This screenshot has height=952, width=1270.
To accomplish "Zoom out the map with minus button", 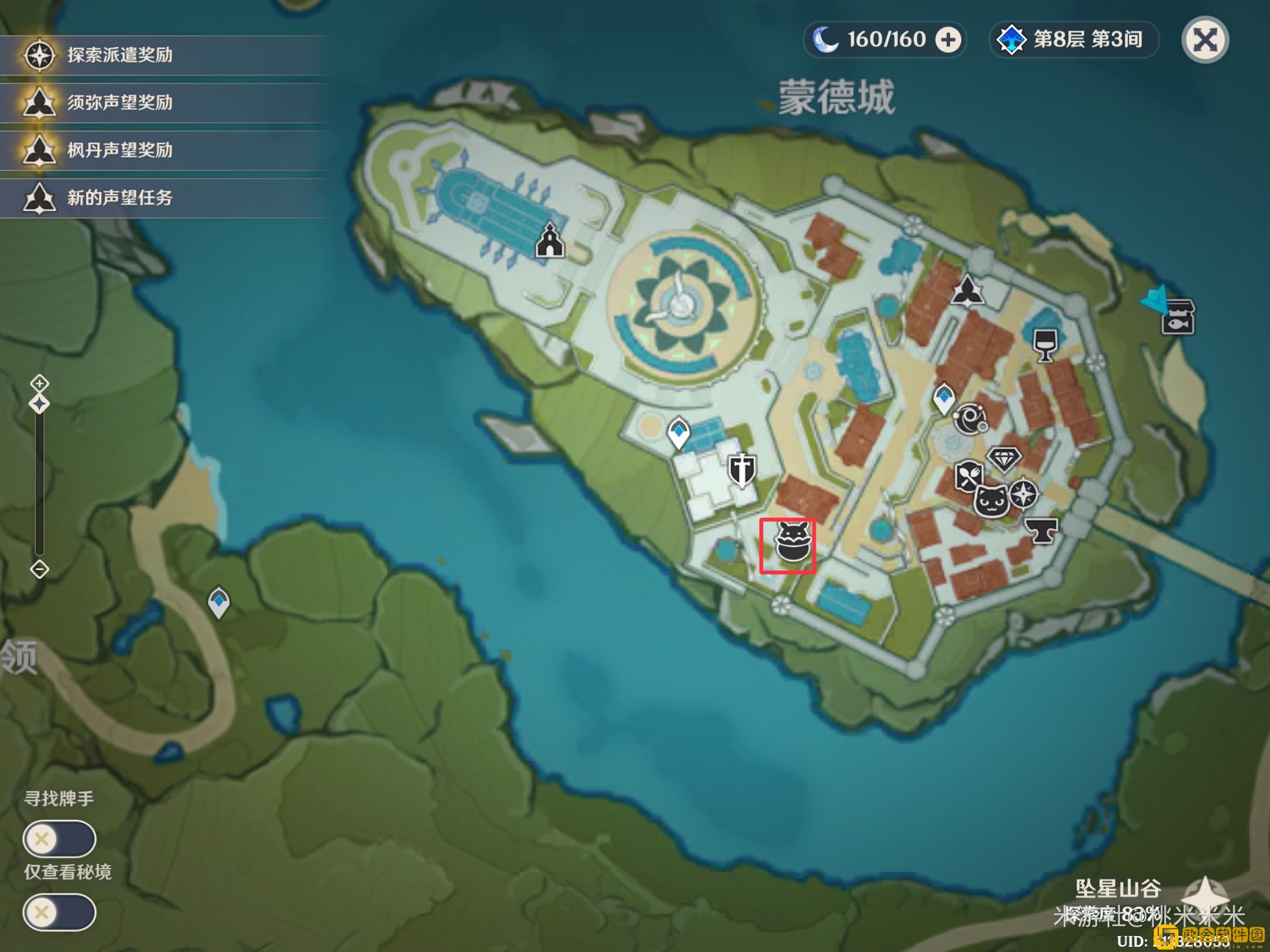I will click(39, 569).
